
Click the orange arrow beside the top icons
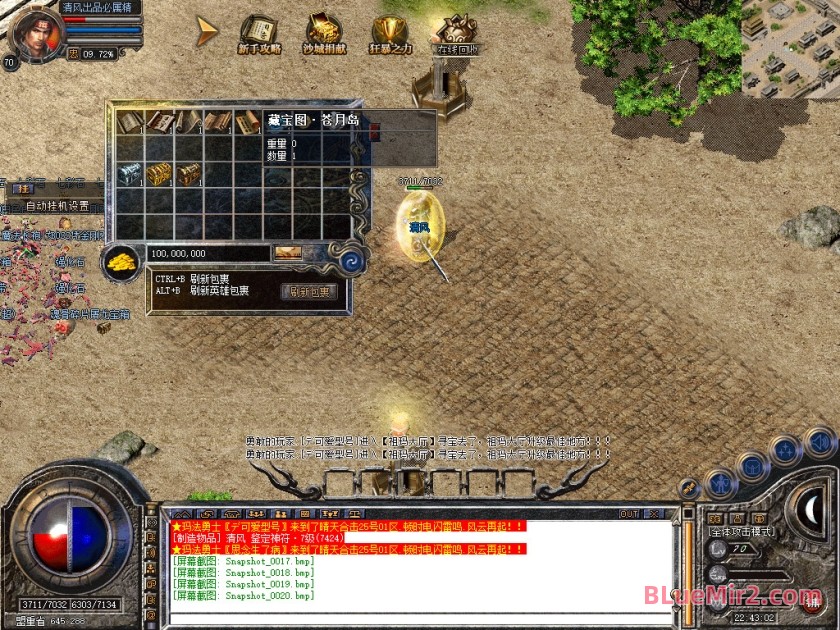(x=207, y=31)
